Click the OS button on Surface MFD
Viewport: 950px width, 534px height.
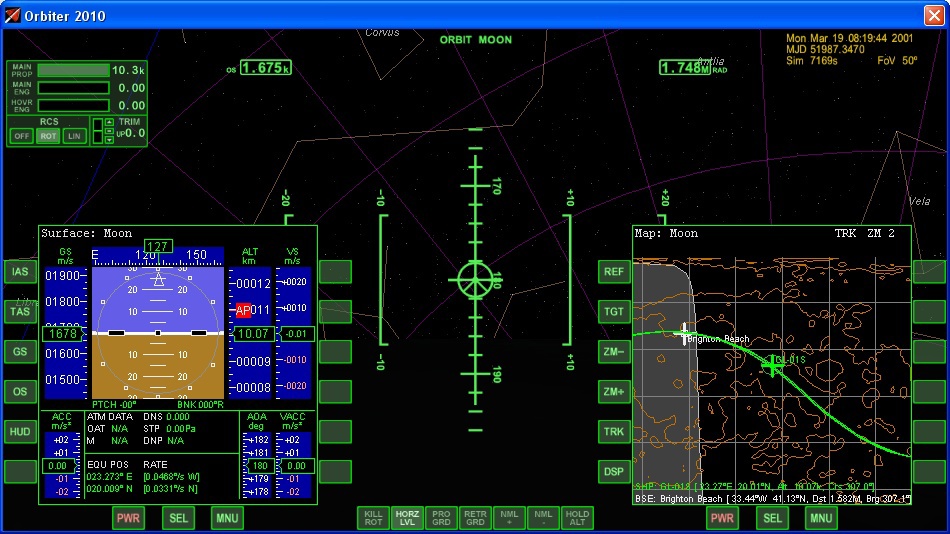click(x=20, y=392)
